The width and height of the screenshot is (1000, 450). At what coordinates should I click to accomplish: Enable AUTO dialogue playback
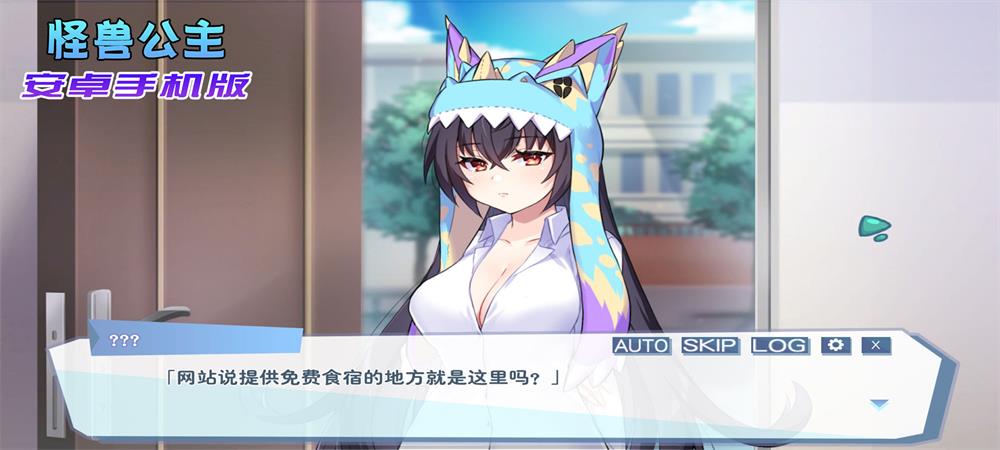coord(641,345)
